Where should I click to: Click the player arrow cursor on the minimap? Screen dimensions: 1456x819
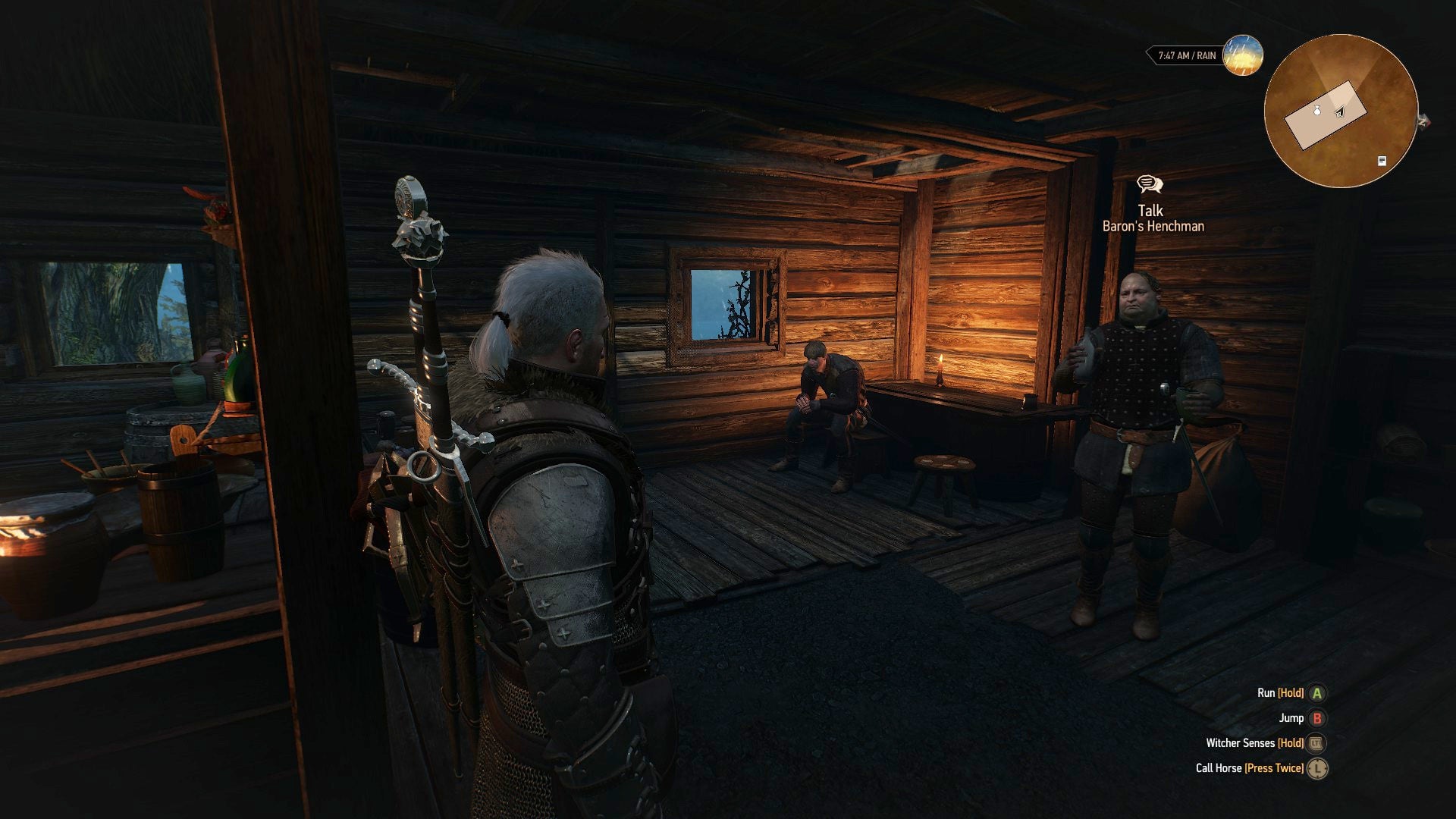(x=1340, y=111)
